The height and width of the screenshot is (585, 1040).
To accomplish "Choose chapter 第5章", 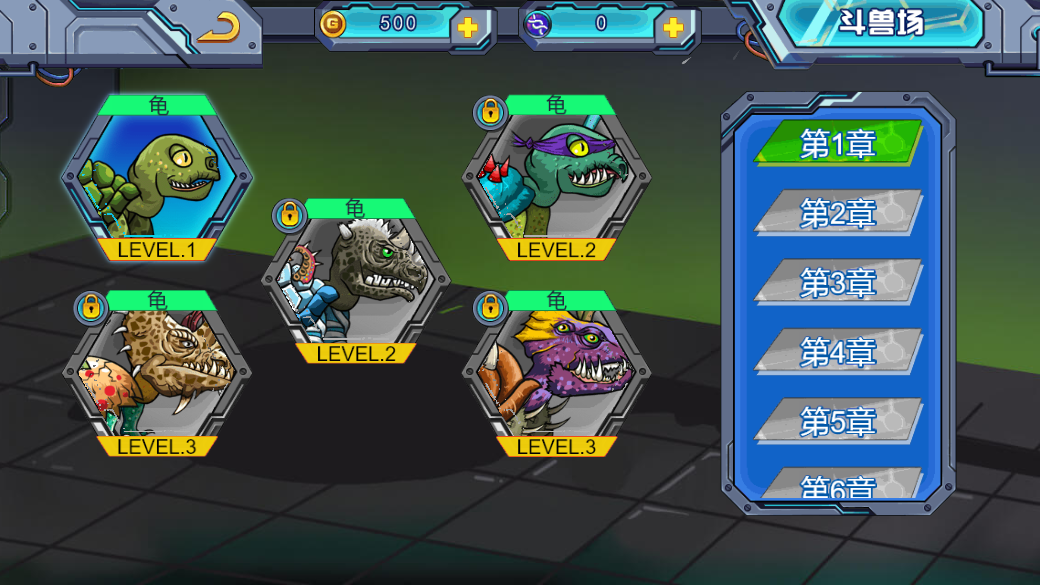I will pyautogui.click(x=838, y=422).
